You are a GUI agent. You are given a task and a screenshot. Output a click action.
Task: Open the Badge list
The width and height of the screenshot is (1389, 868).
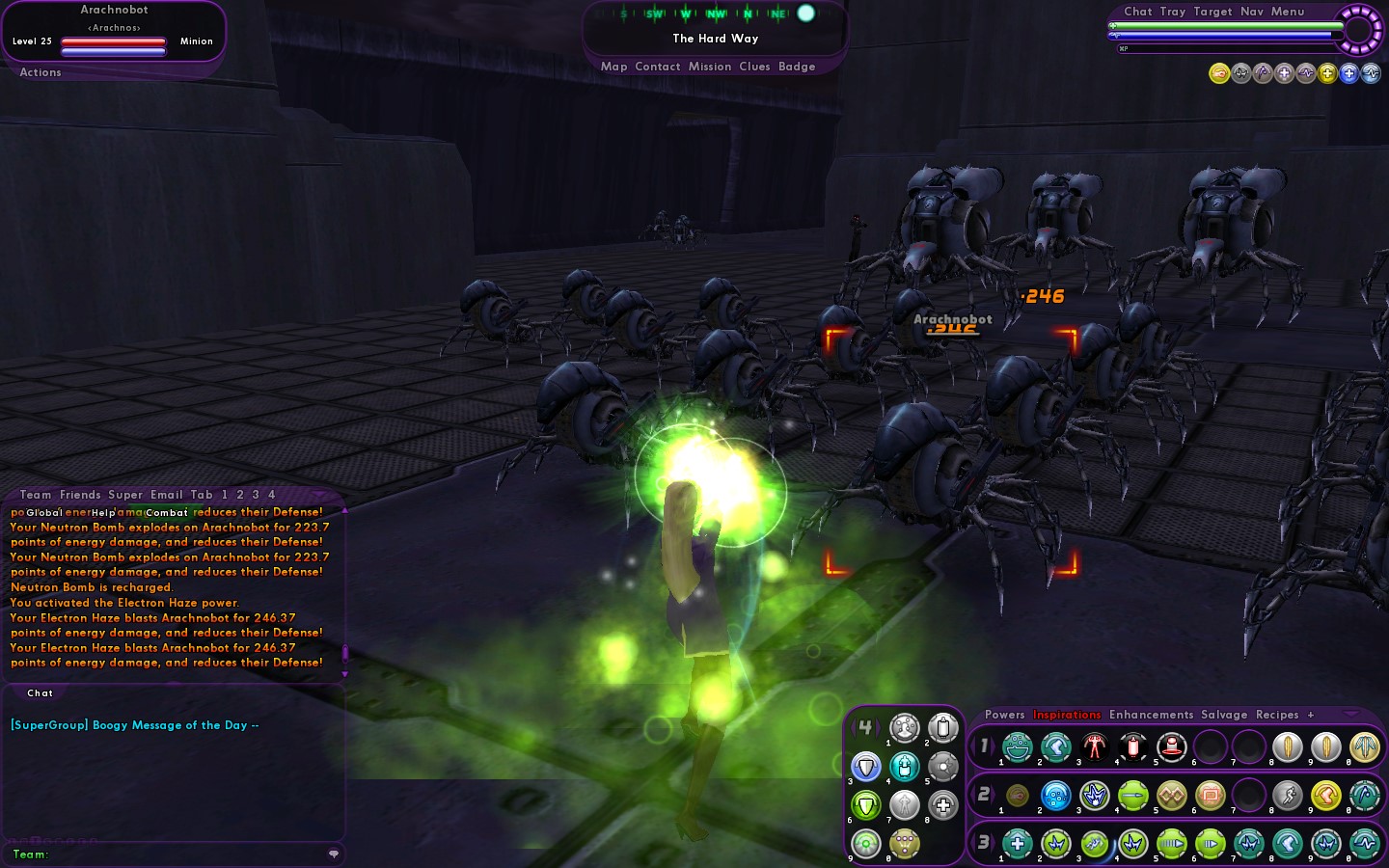(x=797, y=67)
